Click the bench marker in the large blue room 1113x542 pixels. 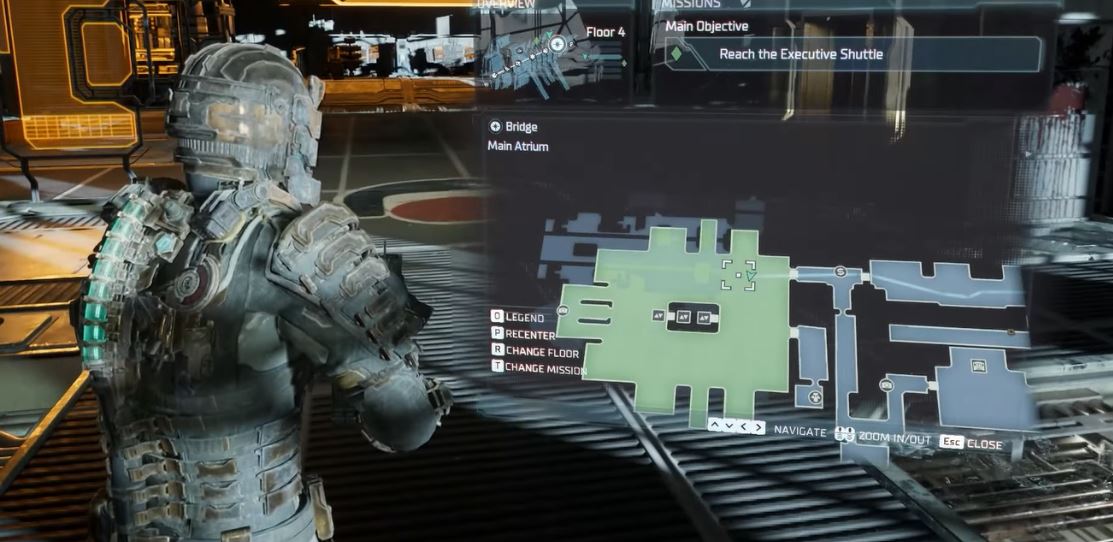[x=978, y=366]
